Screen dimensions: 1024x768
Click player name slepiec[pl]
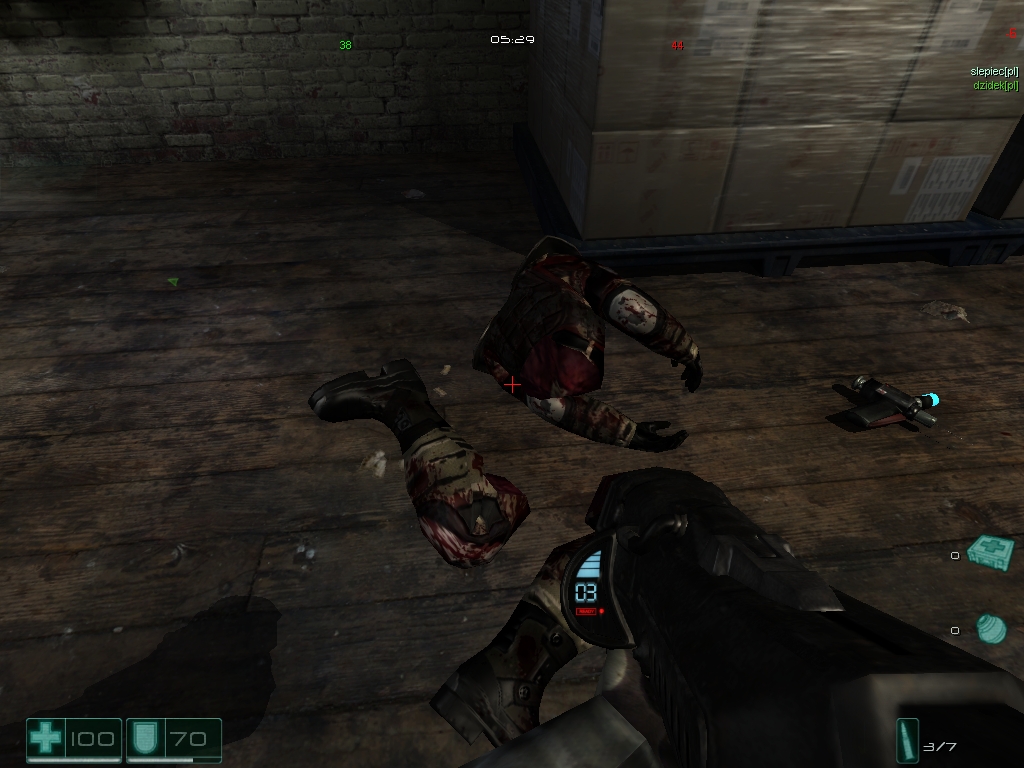pyautogui.click(x=994, y=71)
